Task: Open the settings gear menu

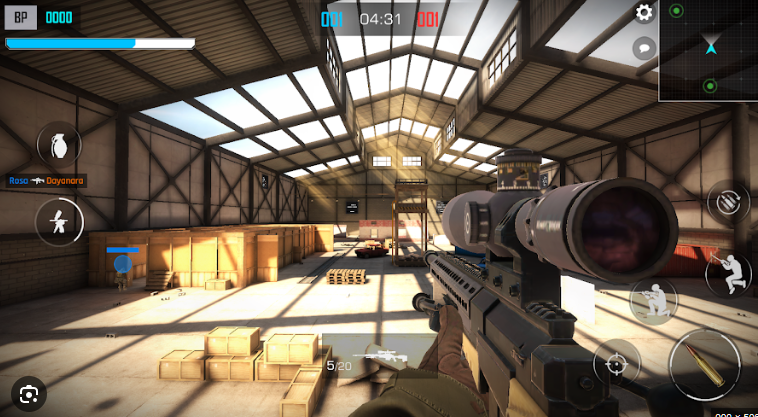Action: (645, 13)
